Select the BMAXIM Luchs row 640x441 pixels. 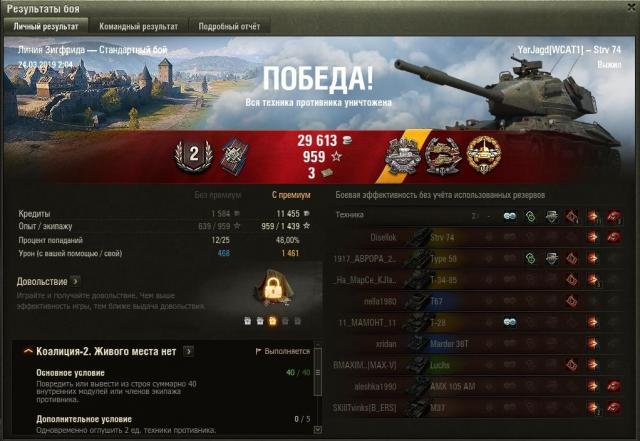(x=478, y=364)
